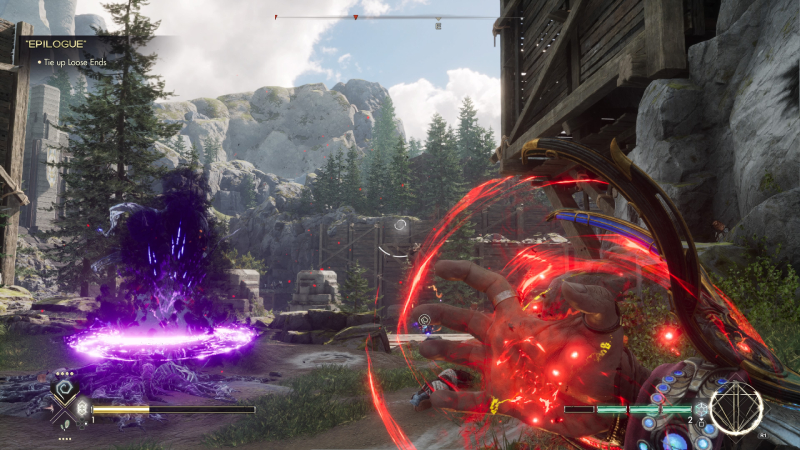
Task: Use the health crystal icon beside the gold bar
Action: click(x=83, y=409)
